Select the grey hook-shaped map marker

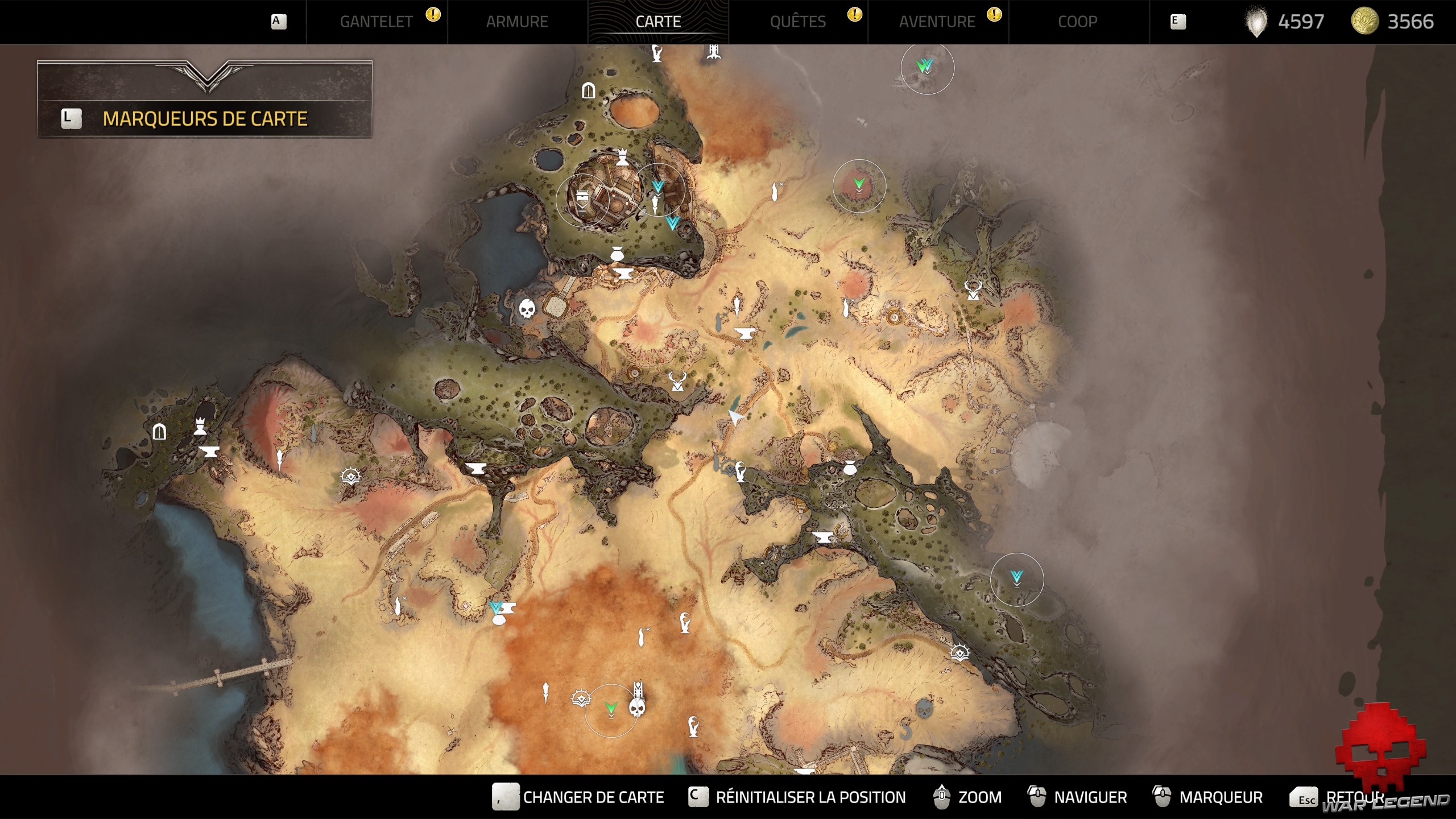(x=905, y=729)
